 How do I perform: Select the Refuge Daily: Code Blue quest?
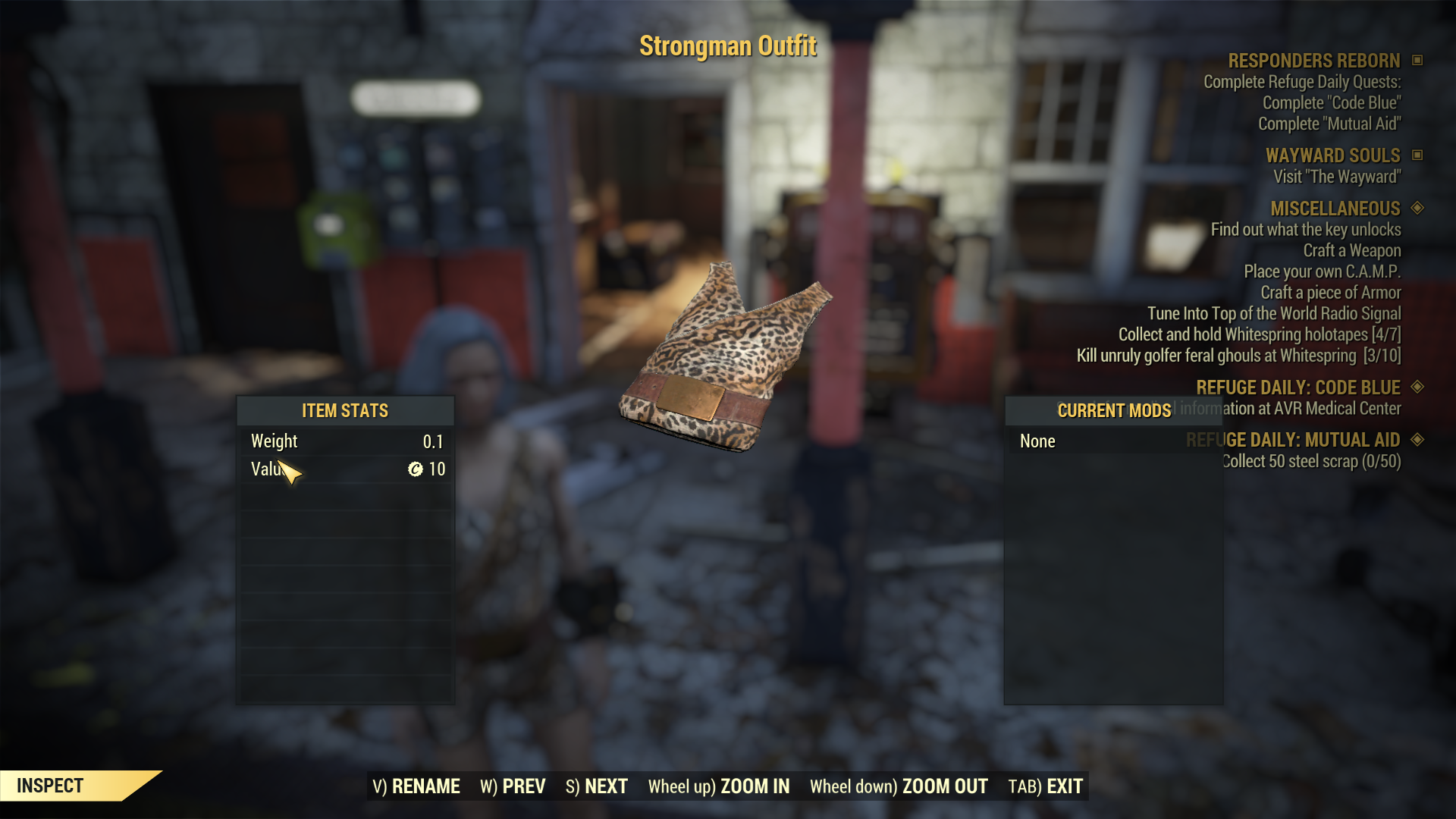pos(1298,388)
